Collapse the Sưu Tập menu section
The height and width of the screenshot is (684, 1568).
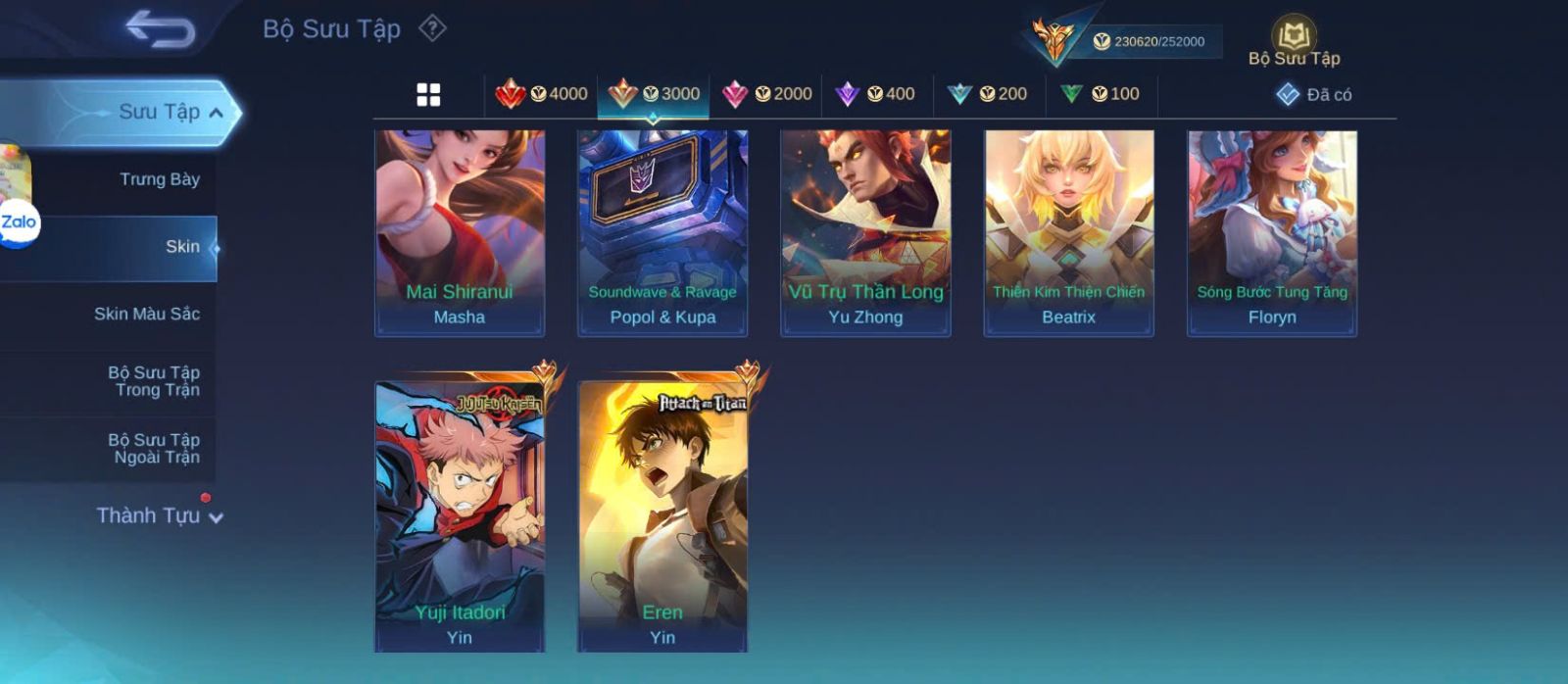(x=216, y=113)
